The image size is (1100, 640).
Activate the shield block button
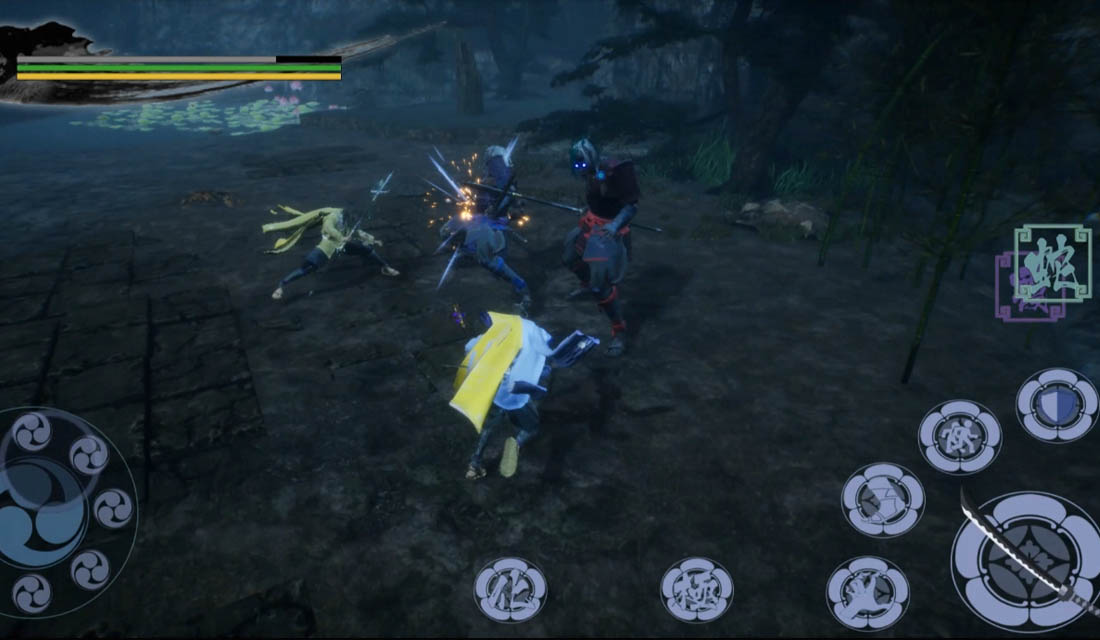coord(1057,405)
